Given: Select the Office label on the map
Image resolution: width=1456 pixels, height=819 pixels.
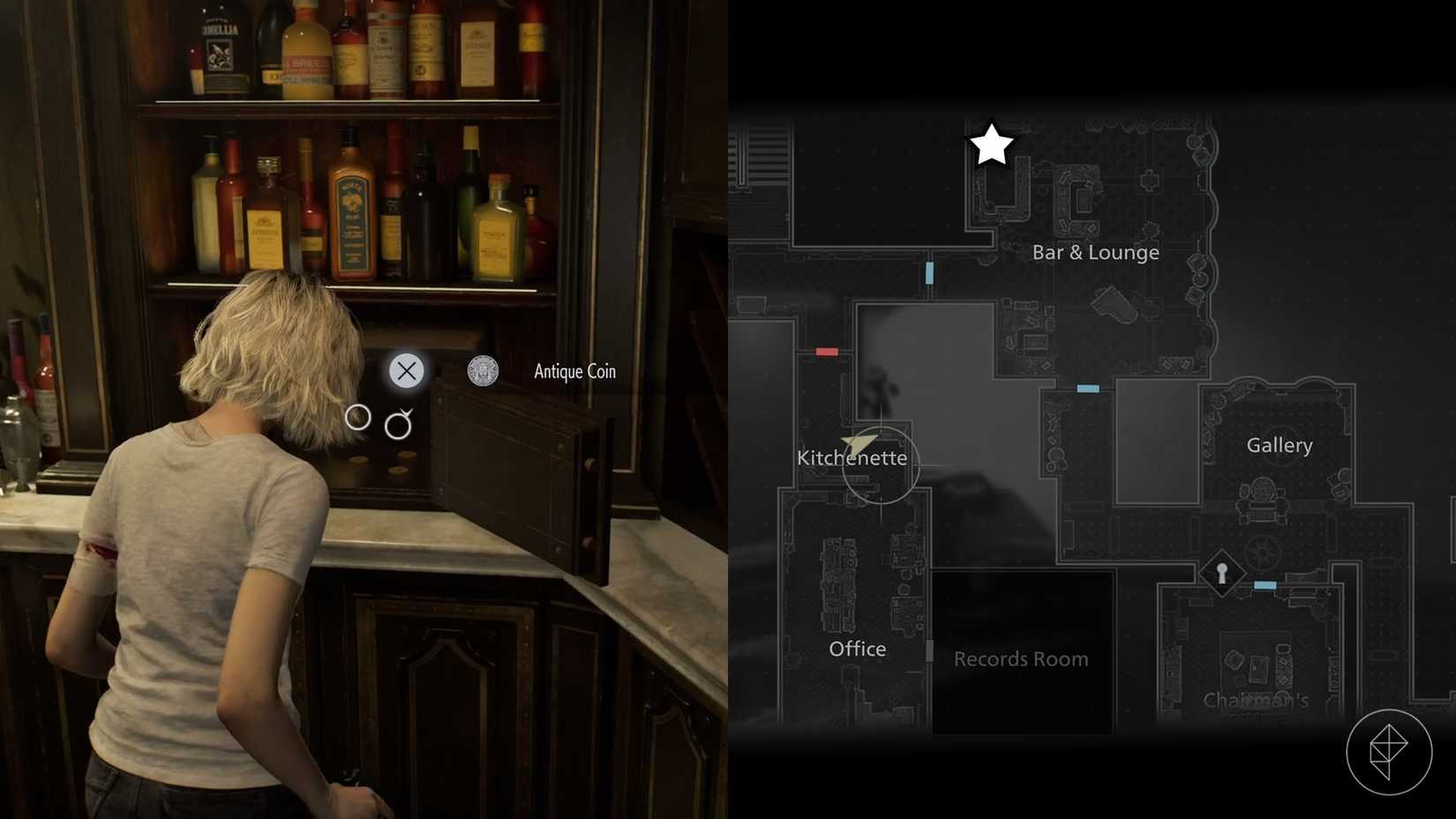Looking at the screenshot, I should 857,649.
